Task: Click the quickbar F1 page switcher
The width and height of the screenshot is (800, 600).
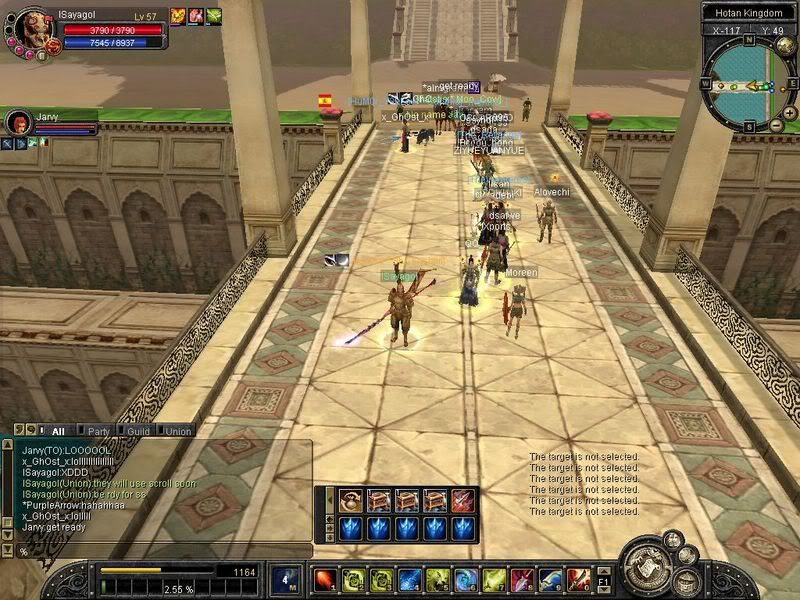Action: click(603, 579)
